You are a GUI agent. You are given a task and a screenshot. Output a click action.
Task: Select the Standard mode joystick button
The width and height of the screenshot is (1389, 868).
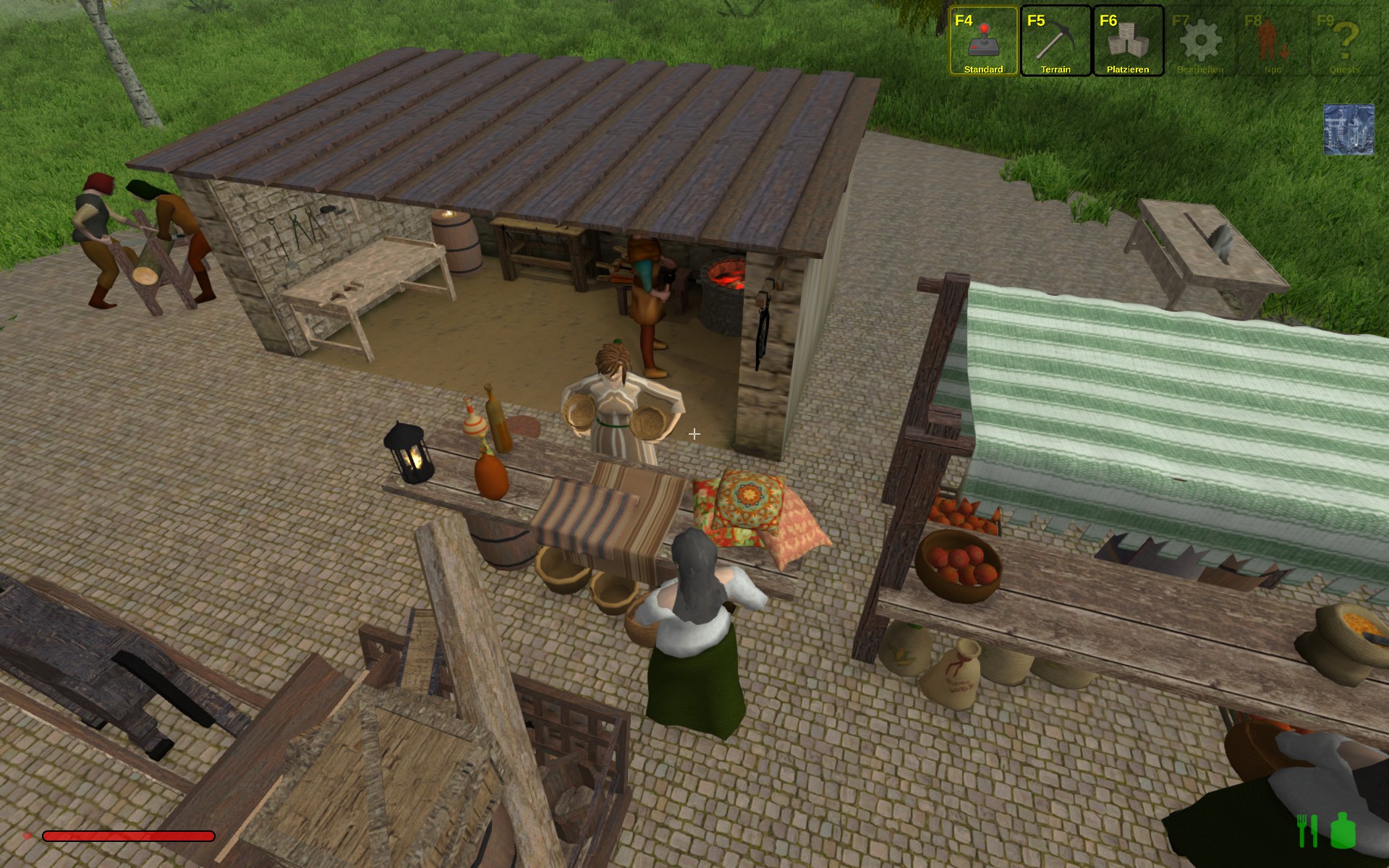(x=983, y=41)
